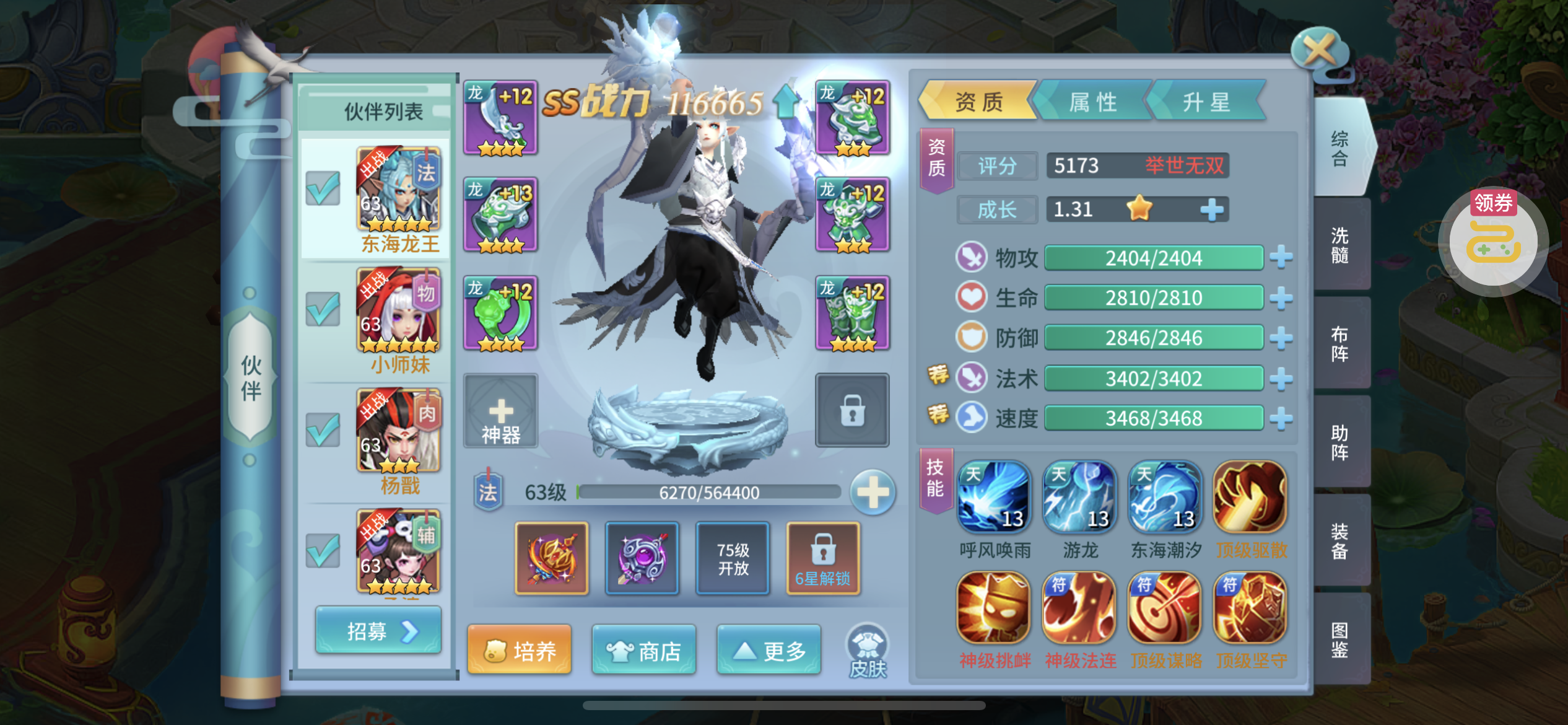Tap the 招募 recruit button

tap(378, 631)
